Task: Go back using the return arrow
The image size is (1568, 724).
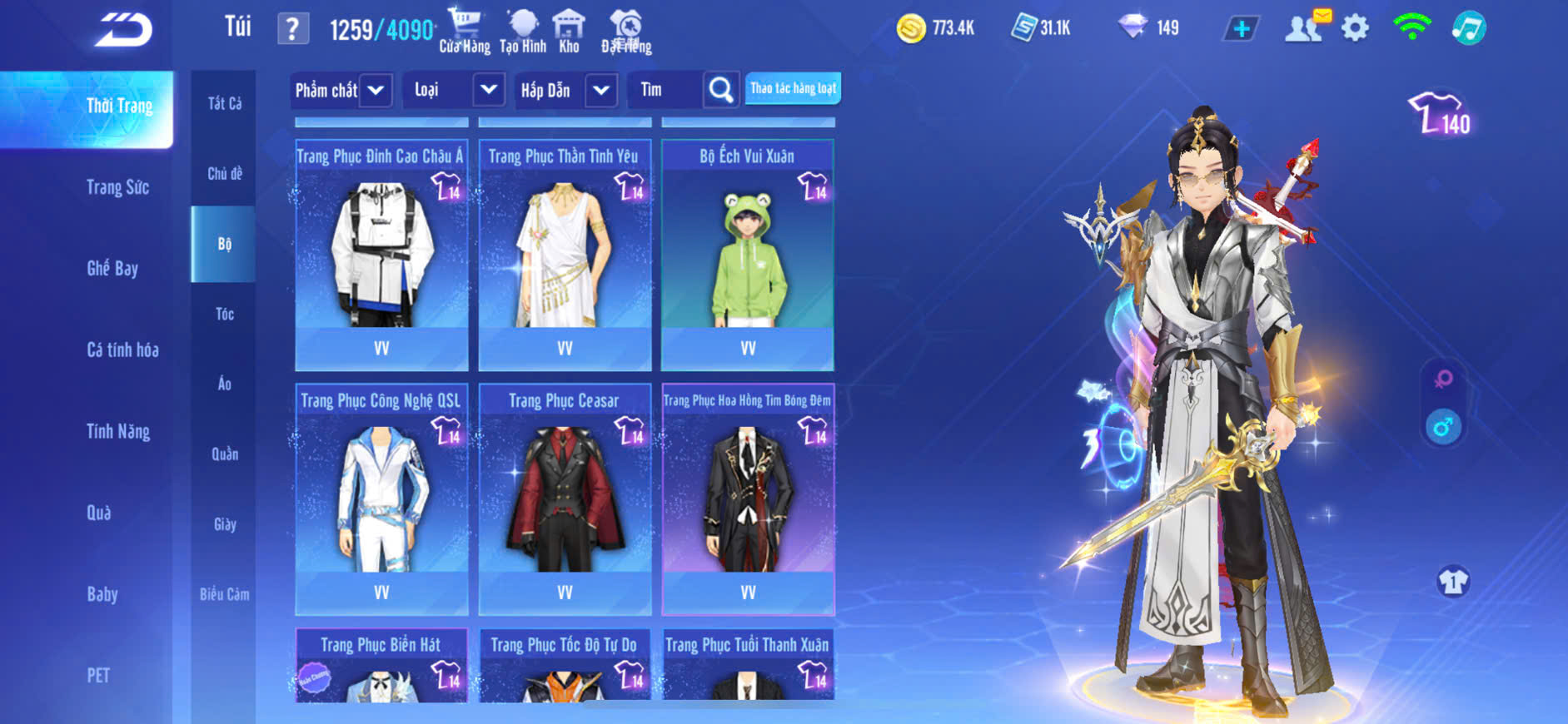Action: tap(124, 30)
